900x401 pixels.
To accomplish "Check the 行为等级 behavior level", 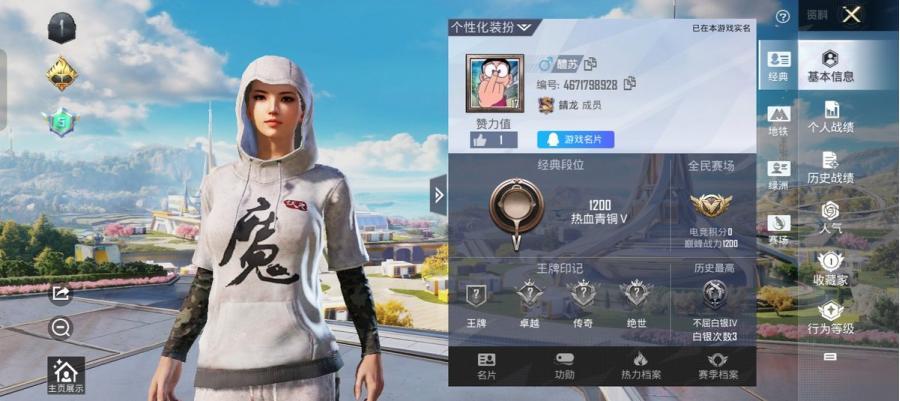I will point(830,318).
